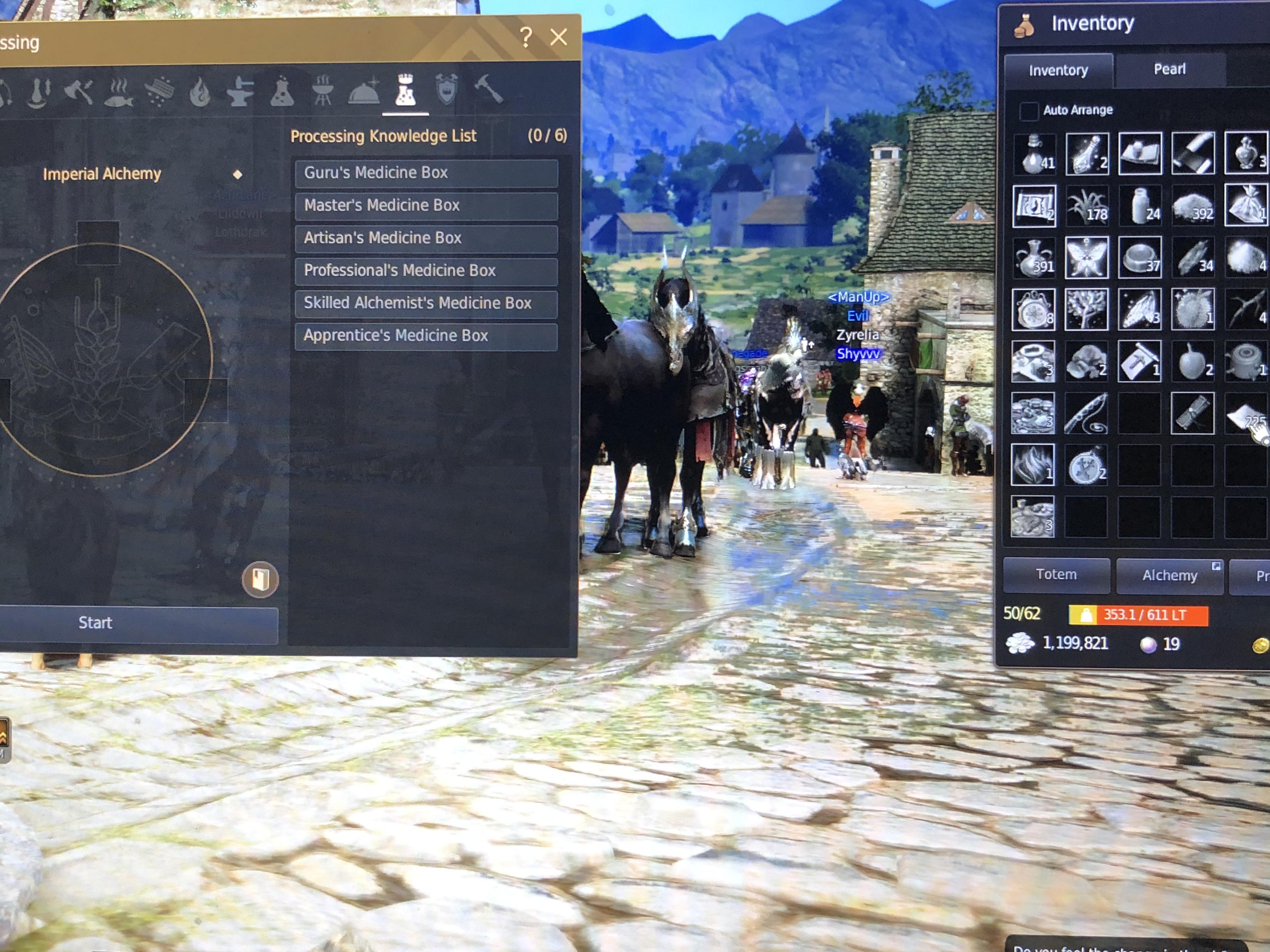Click the orange 353.1/611 LT weight bar
Screen dimensions: 1270x952
click(x=1140, y=615)
